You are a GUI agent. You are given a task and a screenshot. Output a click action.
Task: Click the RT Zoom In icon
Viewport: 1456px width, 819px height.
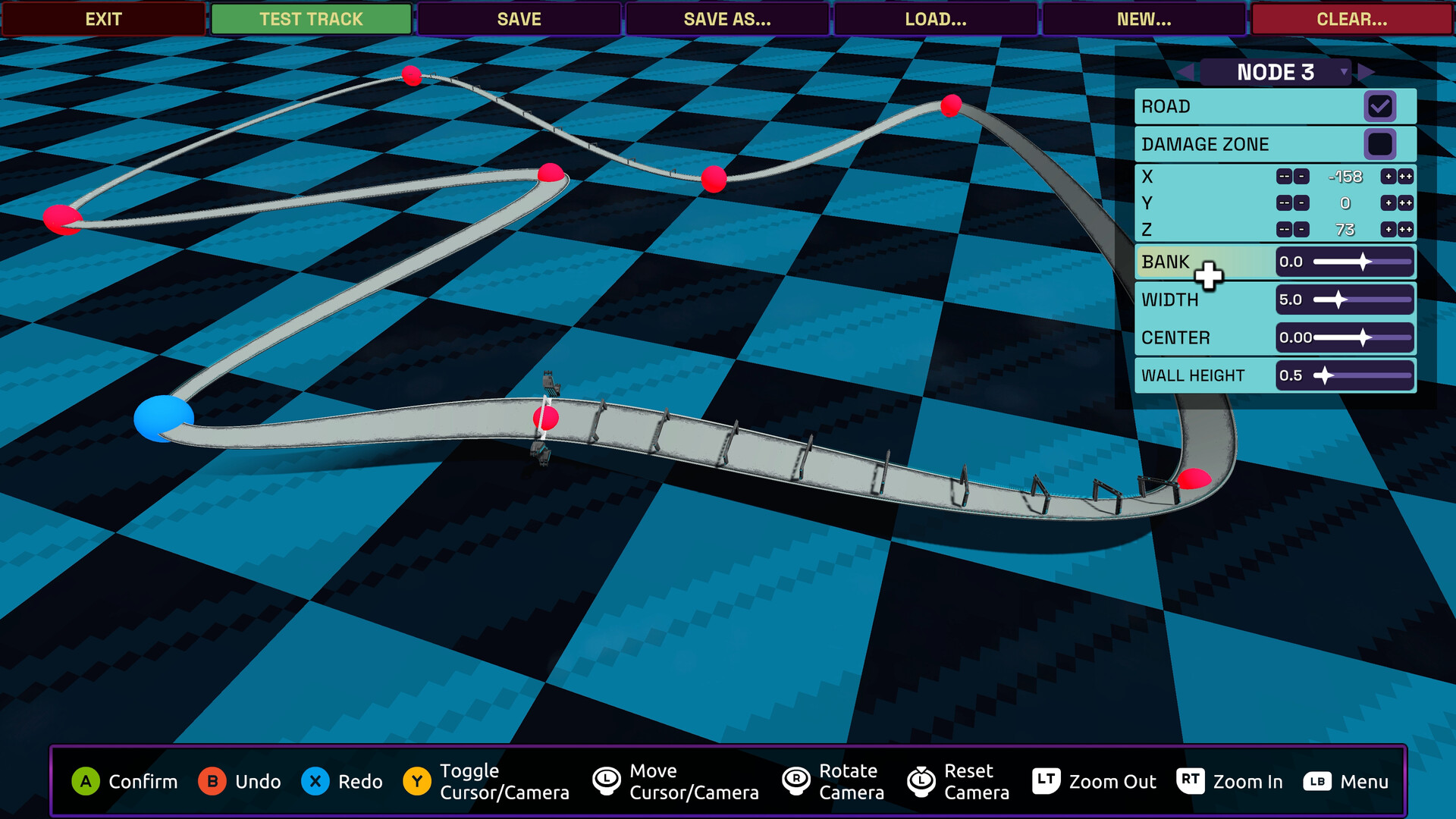tap(1190, 781)
